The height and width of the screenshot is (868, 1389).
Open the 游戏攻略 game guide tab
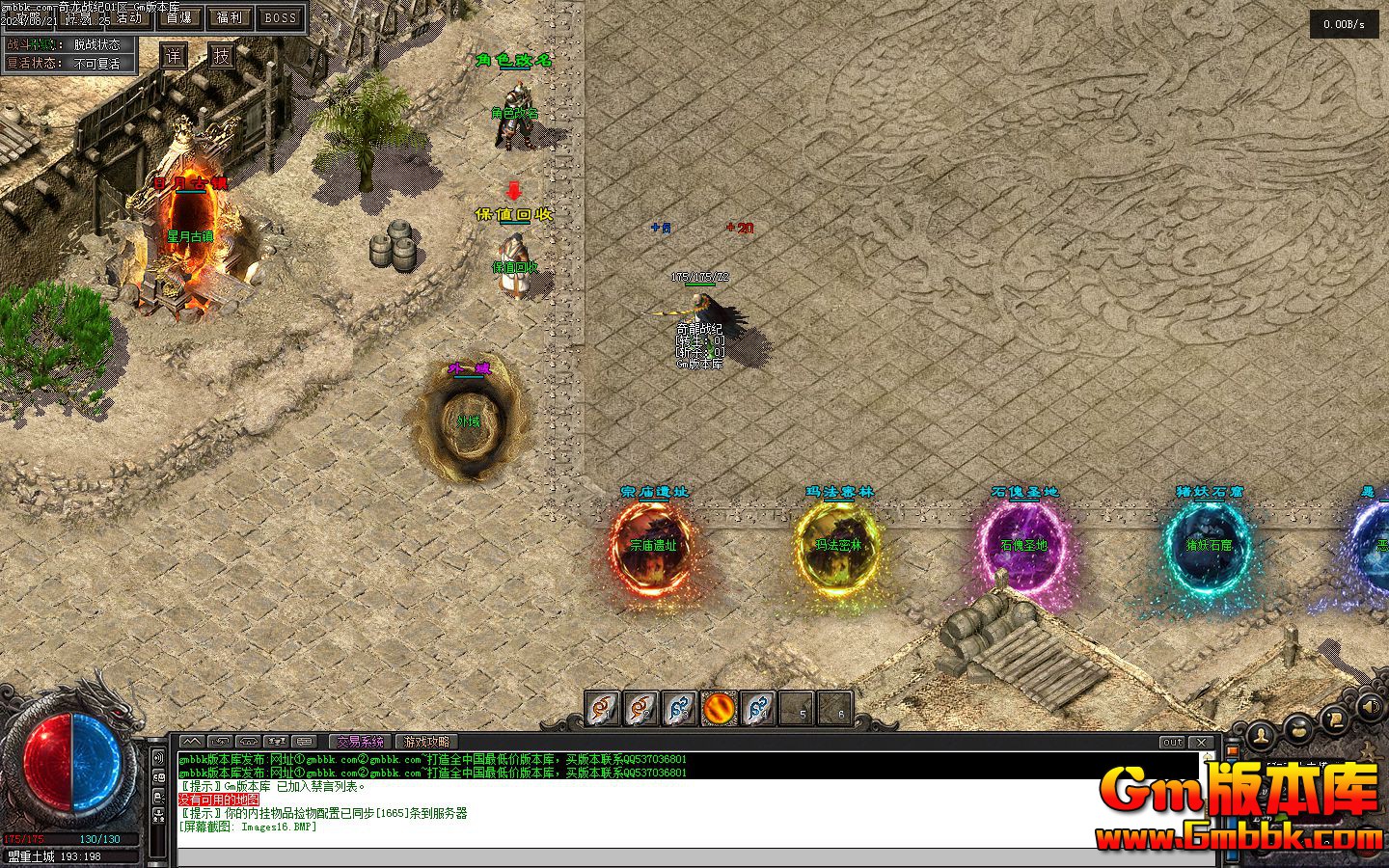[x=426, y=742]
